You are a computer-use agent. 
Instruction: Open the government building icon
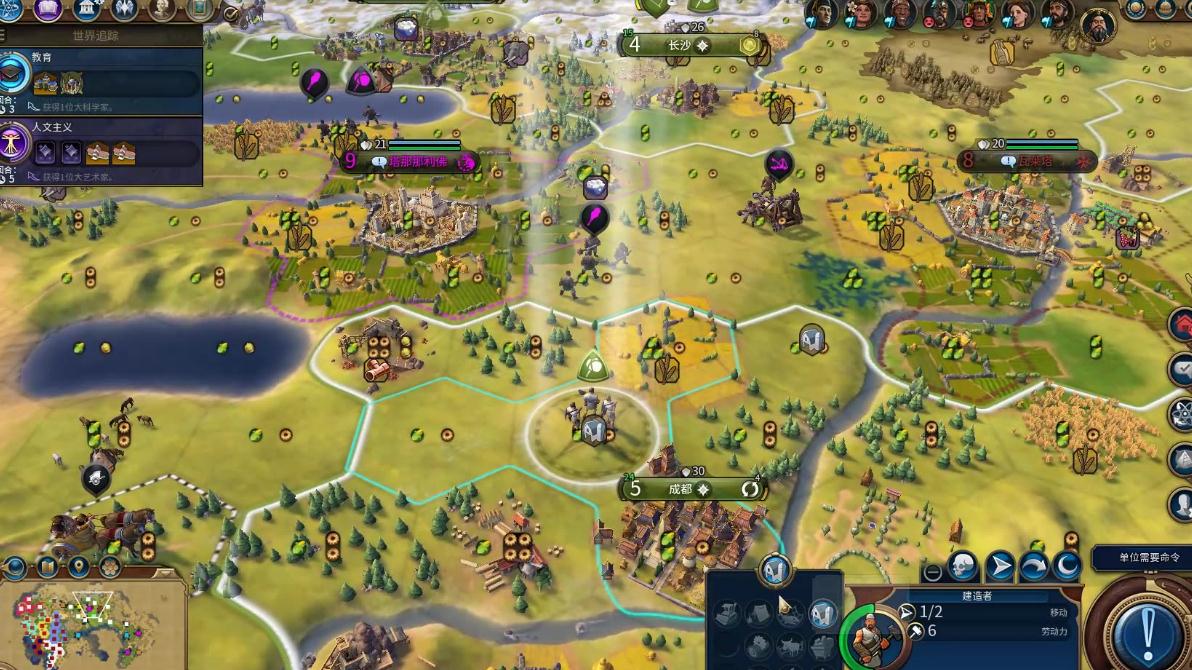(x=86, y=10)
